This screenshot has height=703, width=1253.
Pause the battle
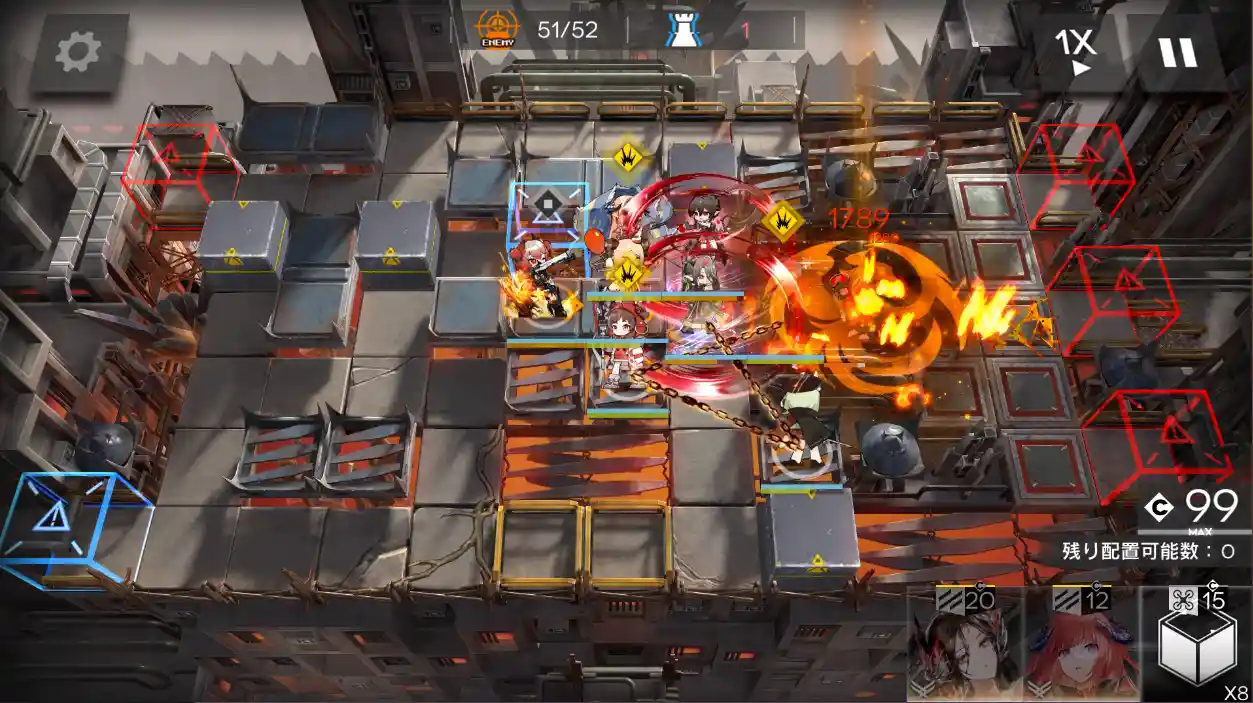pyautogui.click(x=1177, y=51)
